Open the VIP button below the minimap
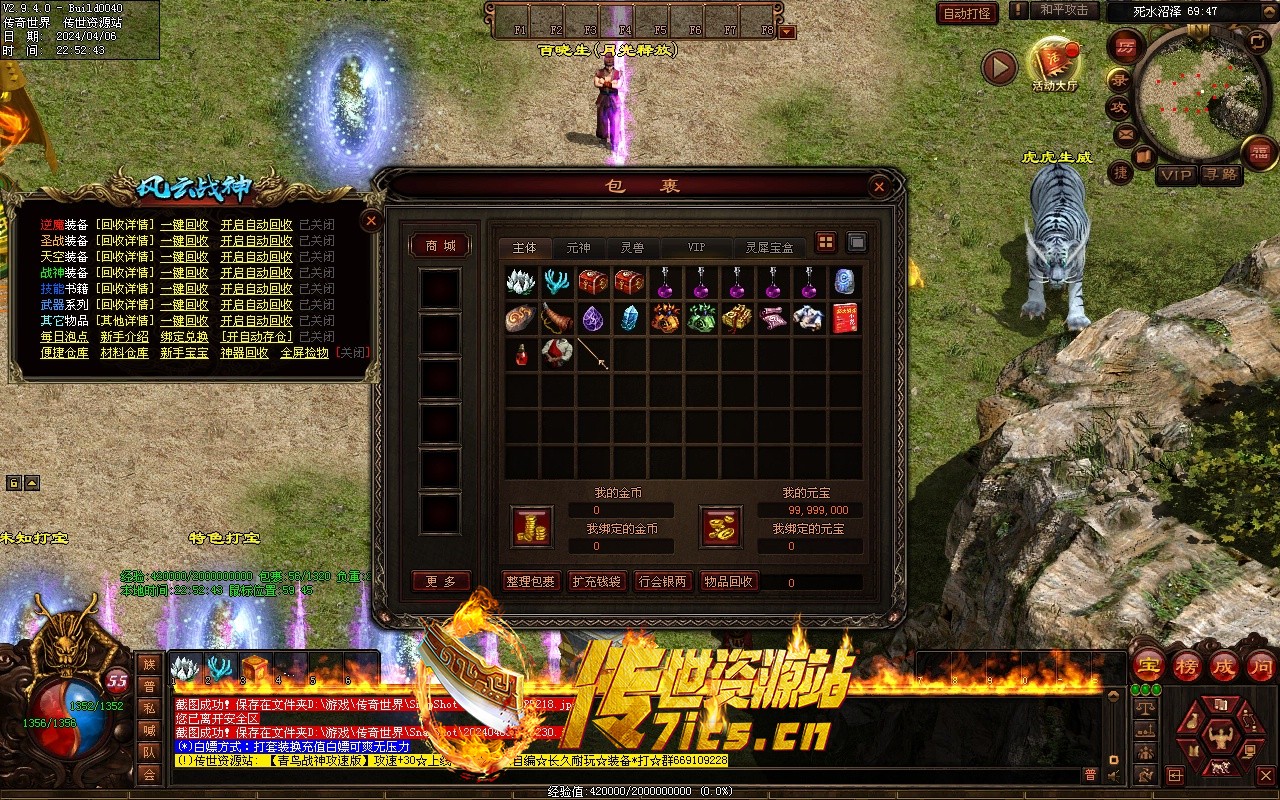 [x=1176, y=174]
